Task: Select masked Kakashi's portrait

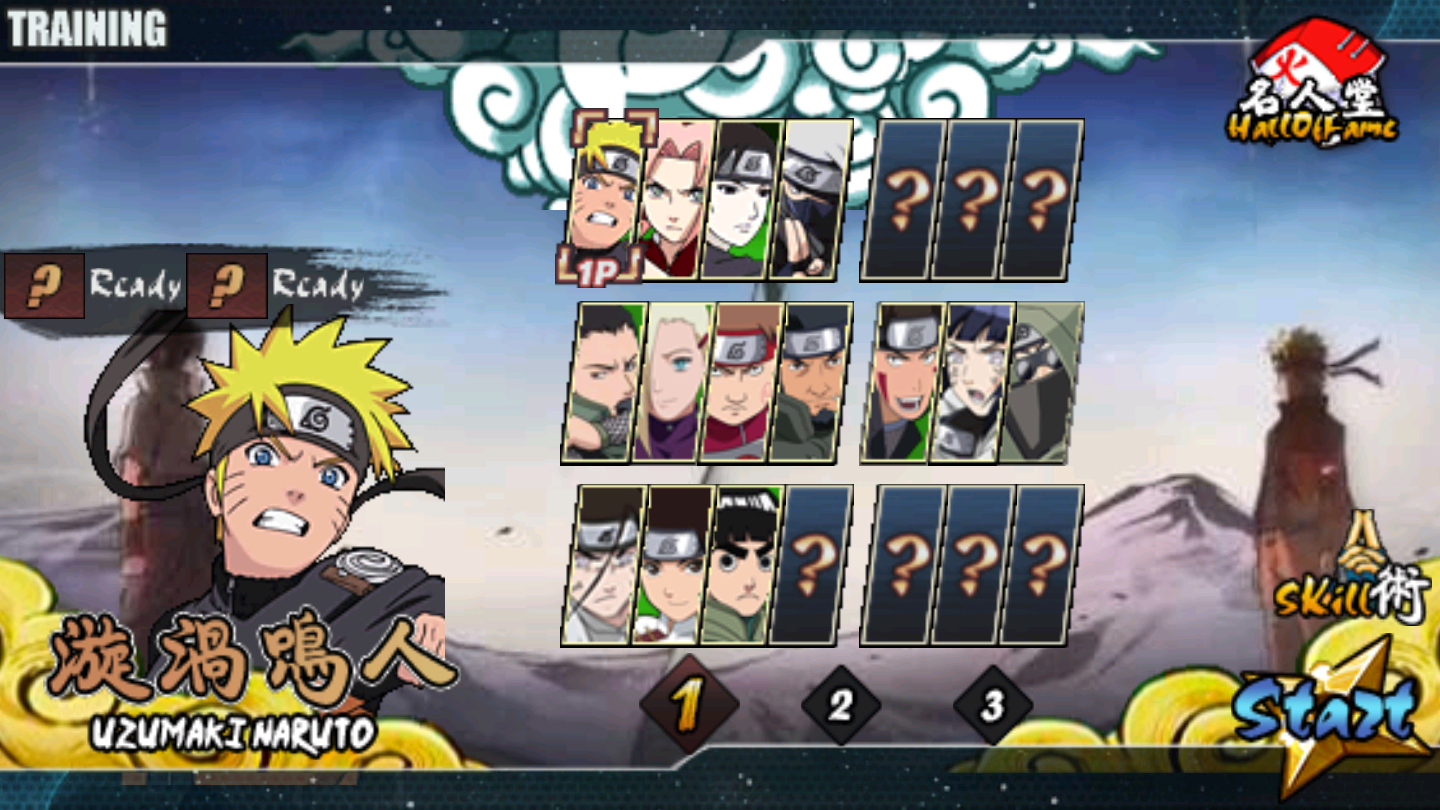Action: click(811, 199)
